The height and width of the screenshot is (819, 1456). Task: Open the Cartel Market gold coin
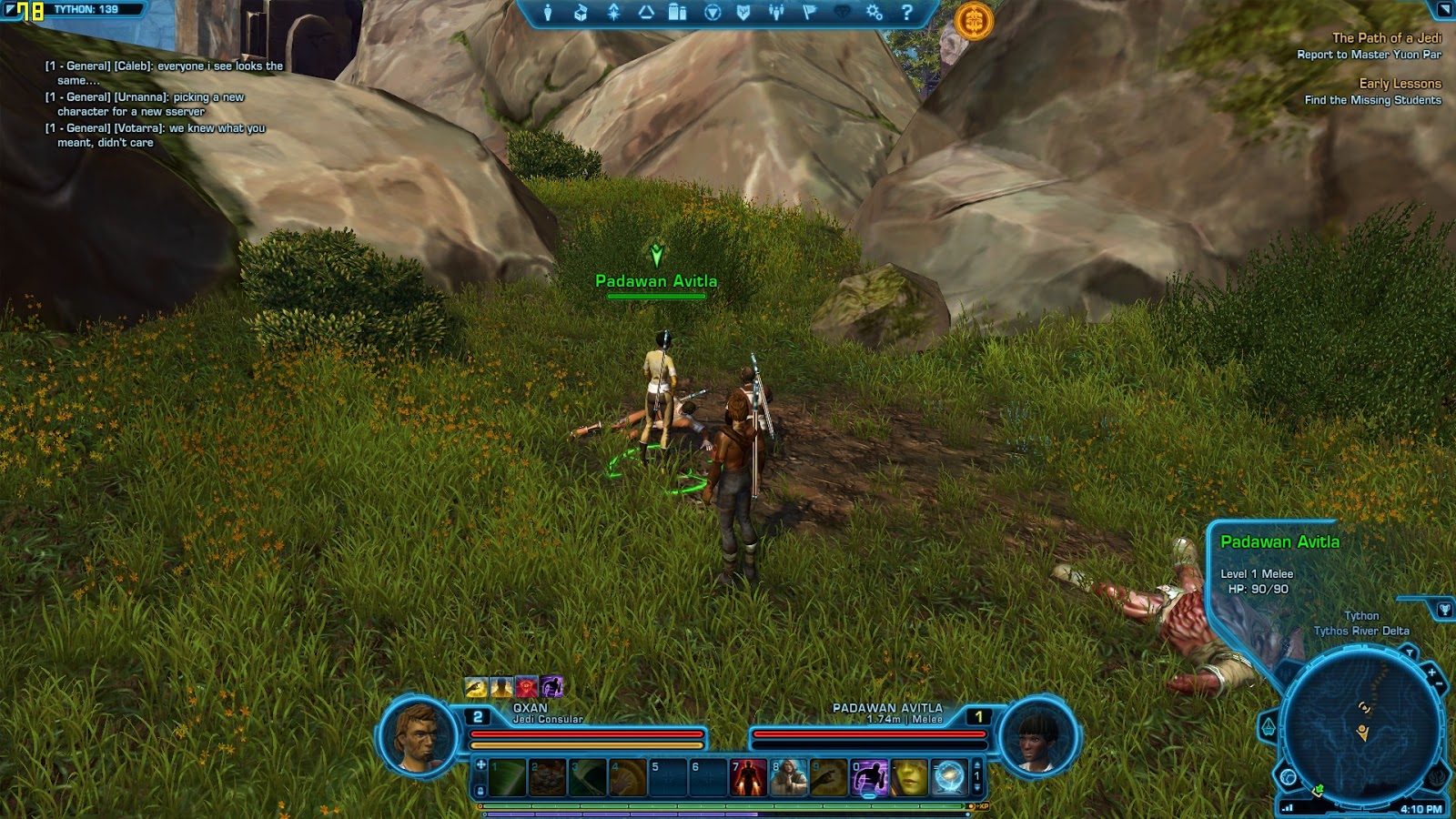click(x=974, y=20)
